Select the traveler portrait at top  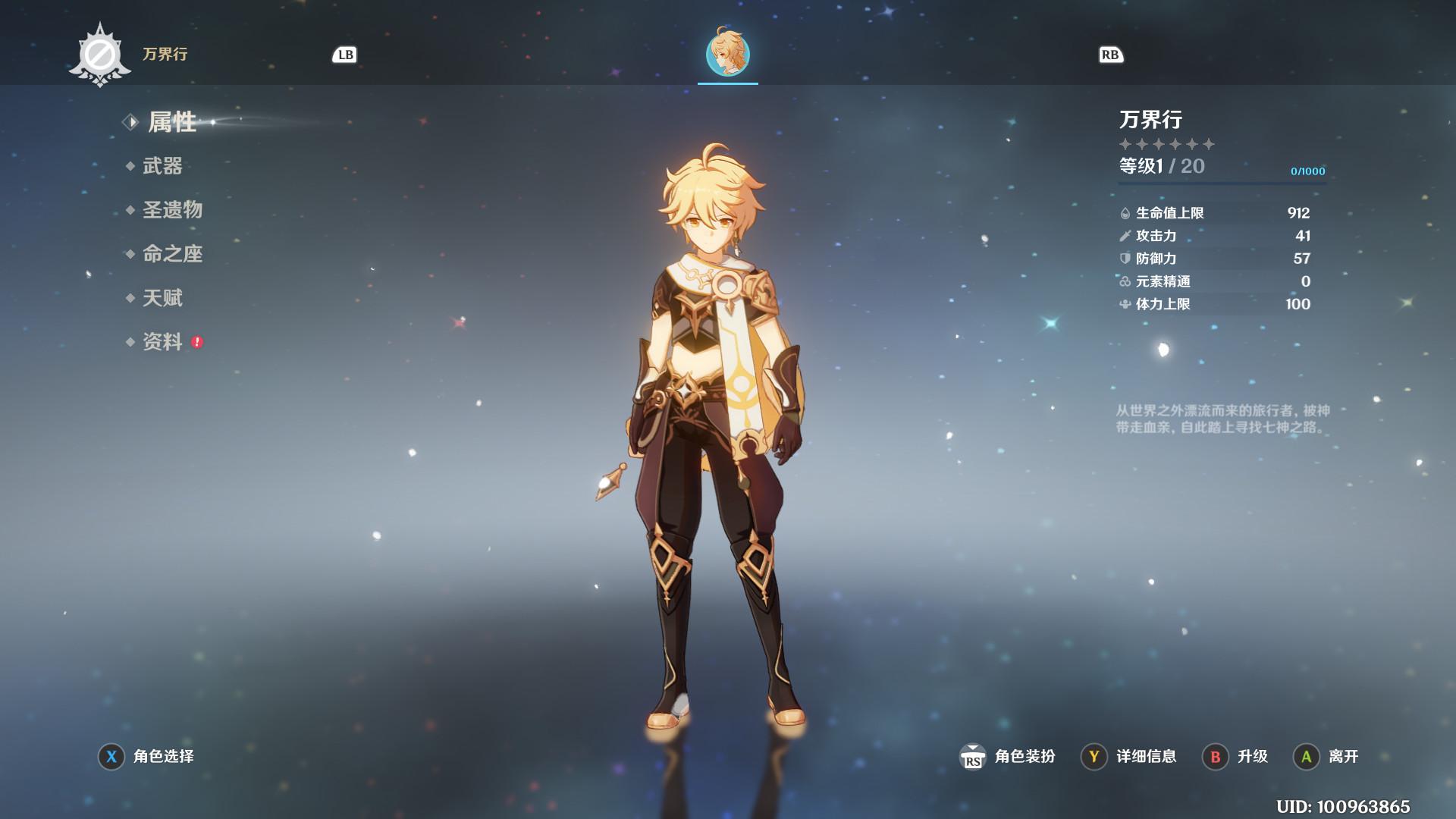click(728, 55)
